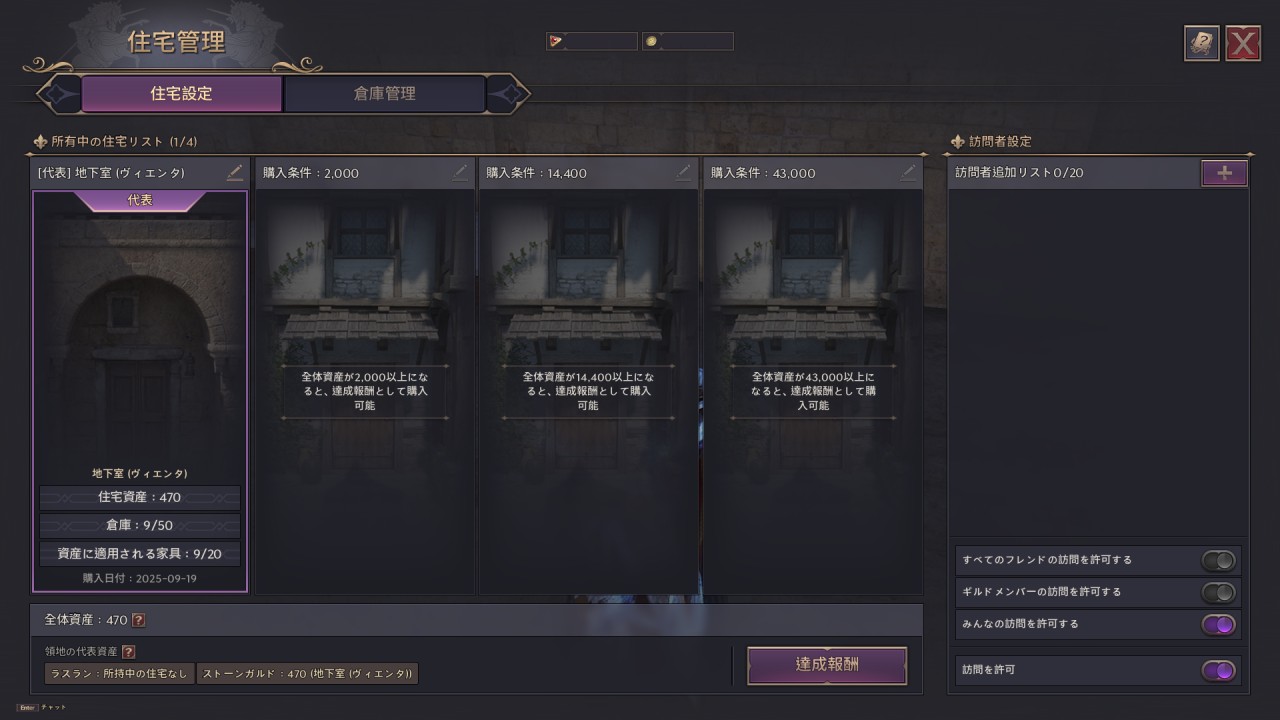Viewport: 1280px width, 720px height.
Task: Claim rewards with the 達成報酬 button
Action: (826, 665)
